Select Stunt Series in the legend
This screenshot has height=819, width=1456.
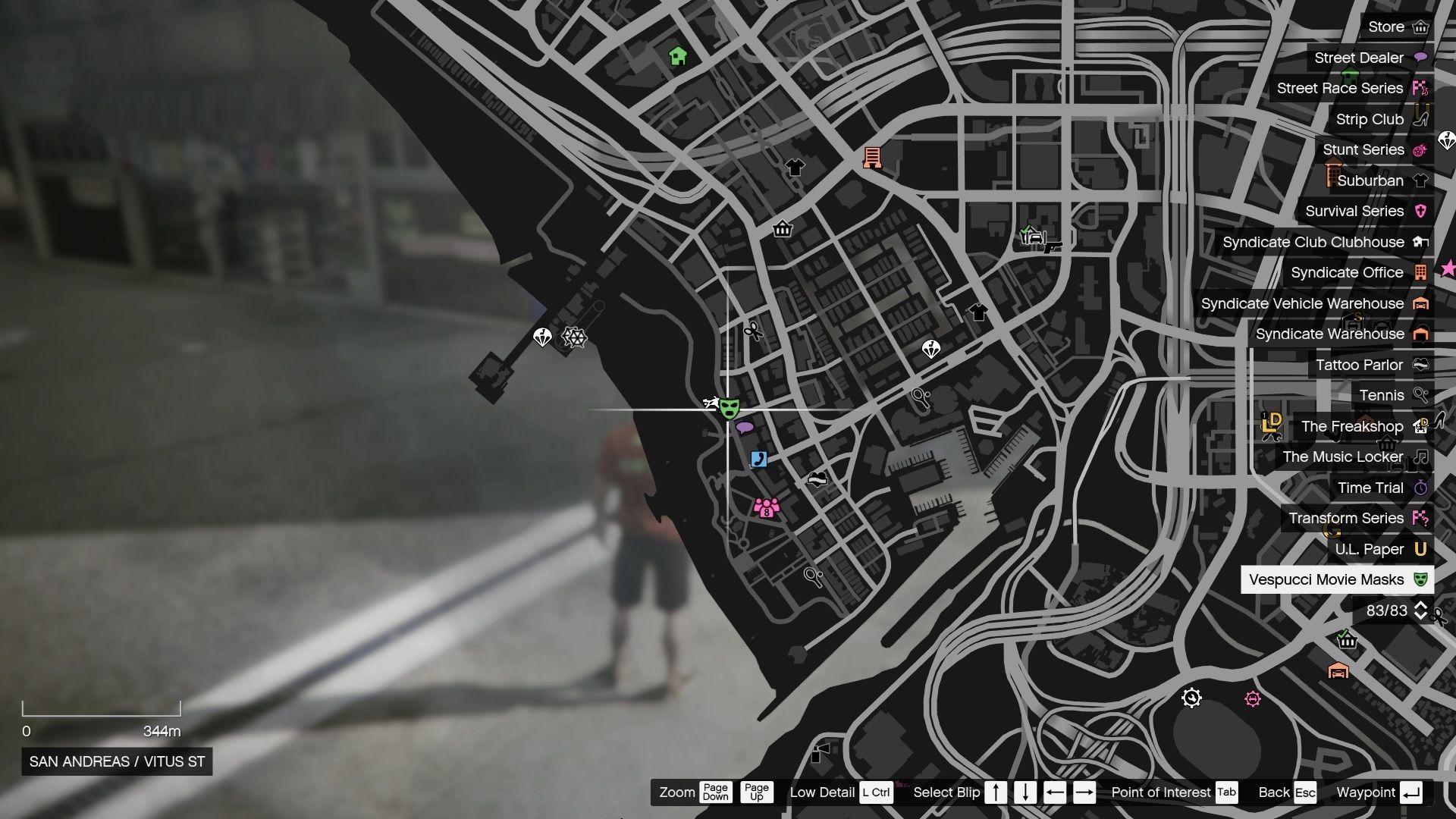[x=1374, y=150]
